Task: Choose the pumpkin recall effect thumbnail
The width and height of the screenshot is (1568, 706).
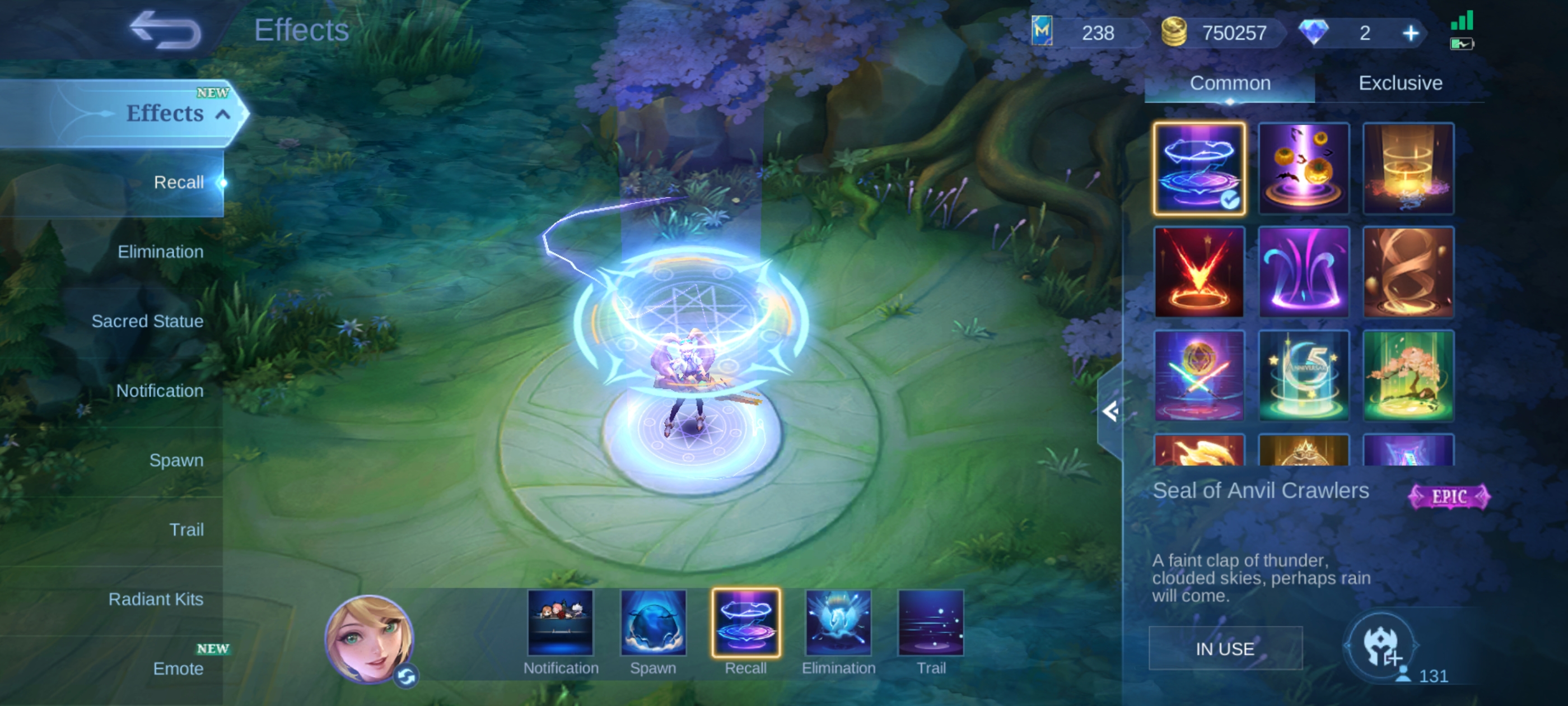Action: pos(1303,169)
